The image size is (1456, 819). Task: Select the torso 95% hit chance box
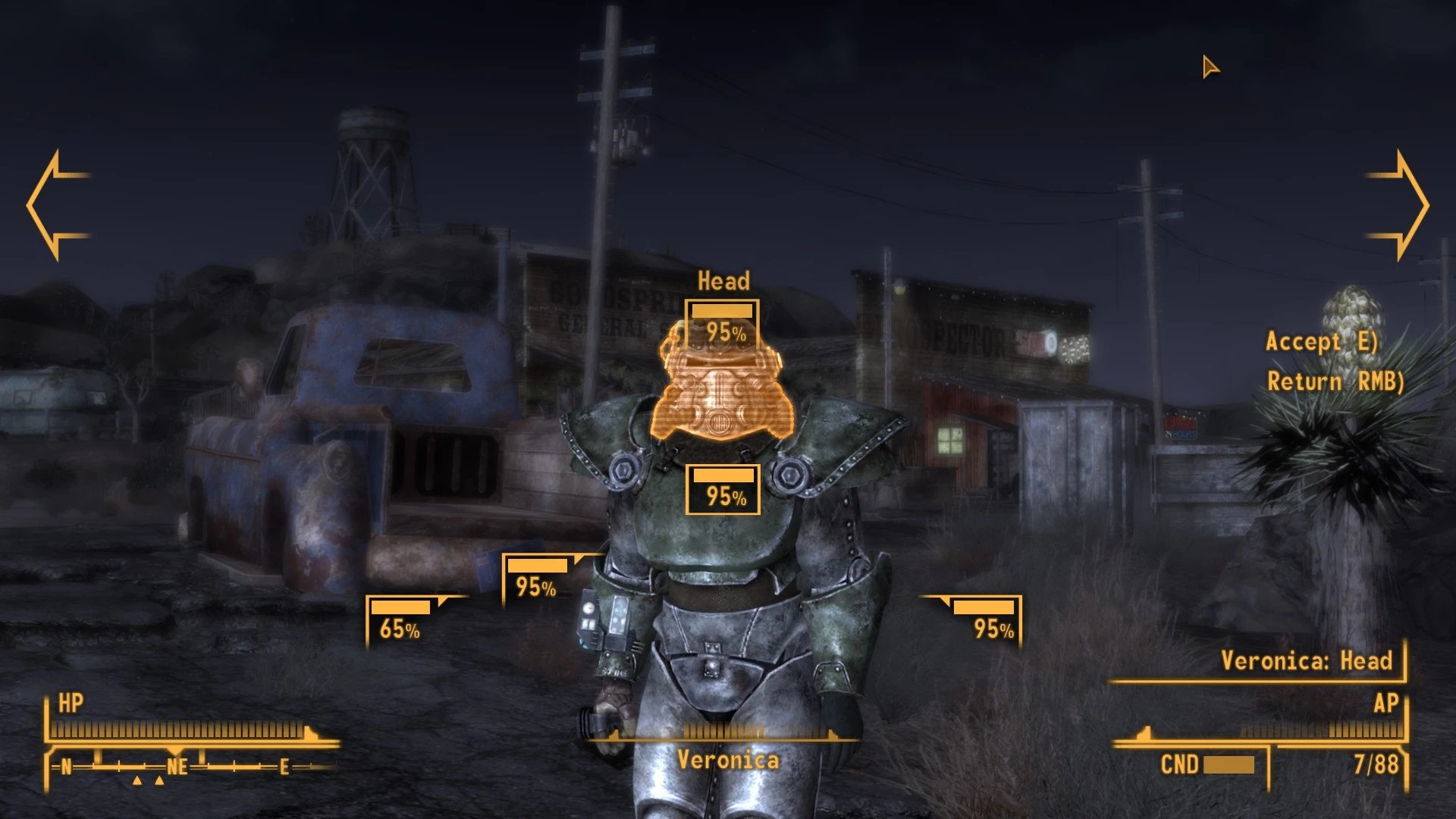point(723,490)
